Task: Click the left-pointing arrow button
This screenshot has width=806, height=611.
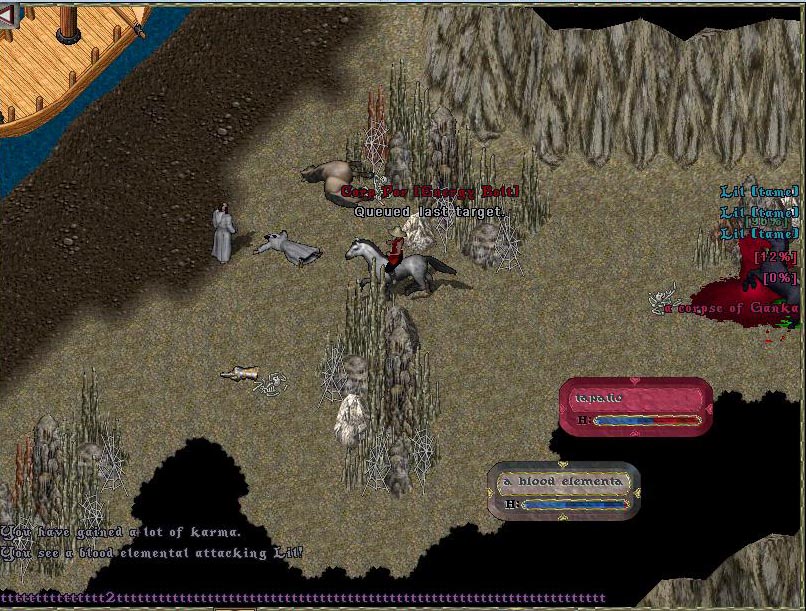Action: coord(7,19)
